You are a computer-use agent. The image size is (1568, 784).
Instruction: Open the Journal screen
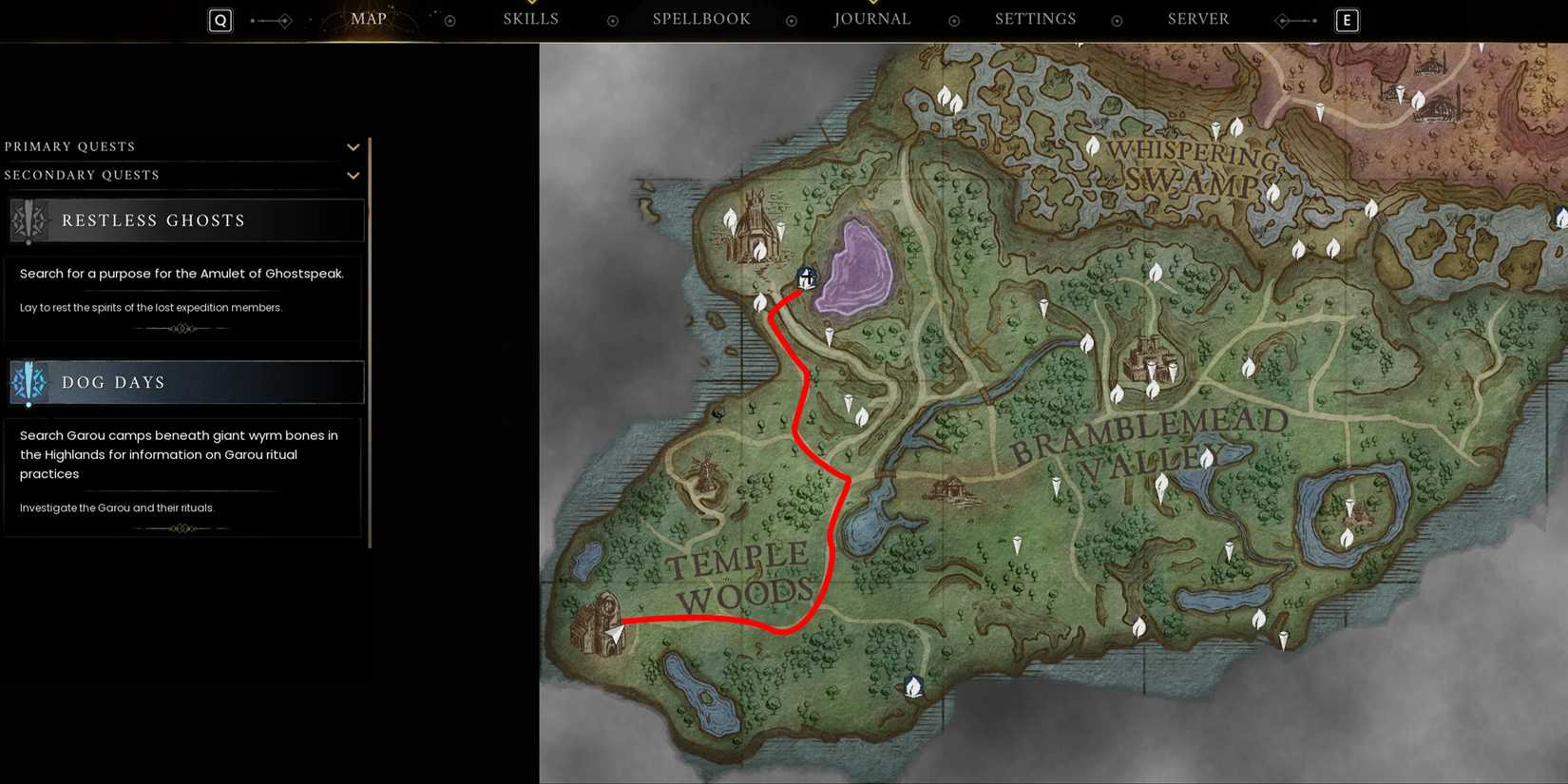(870, 18)
